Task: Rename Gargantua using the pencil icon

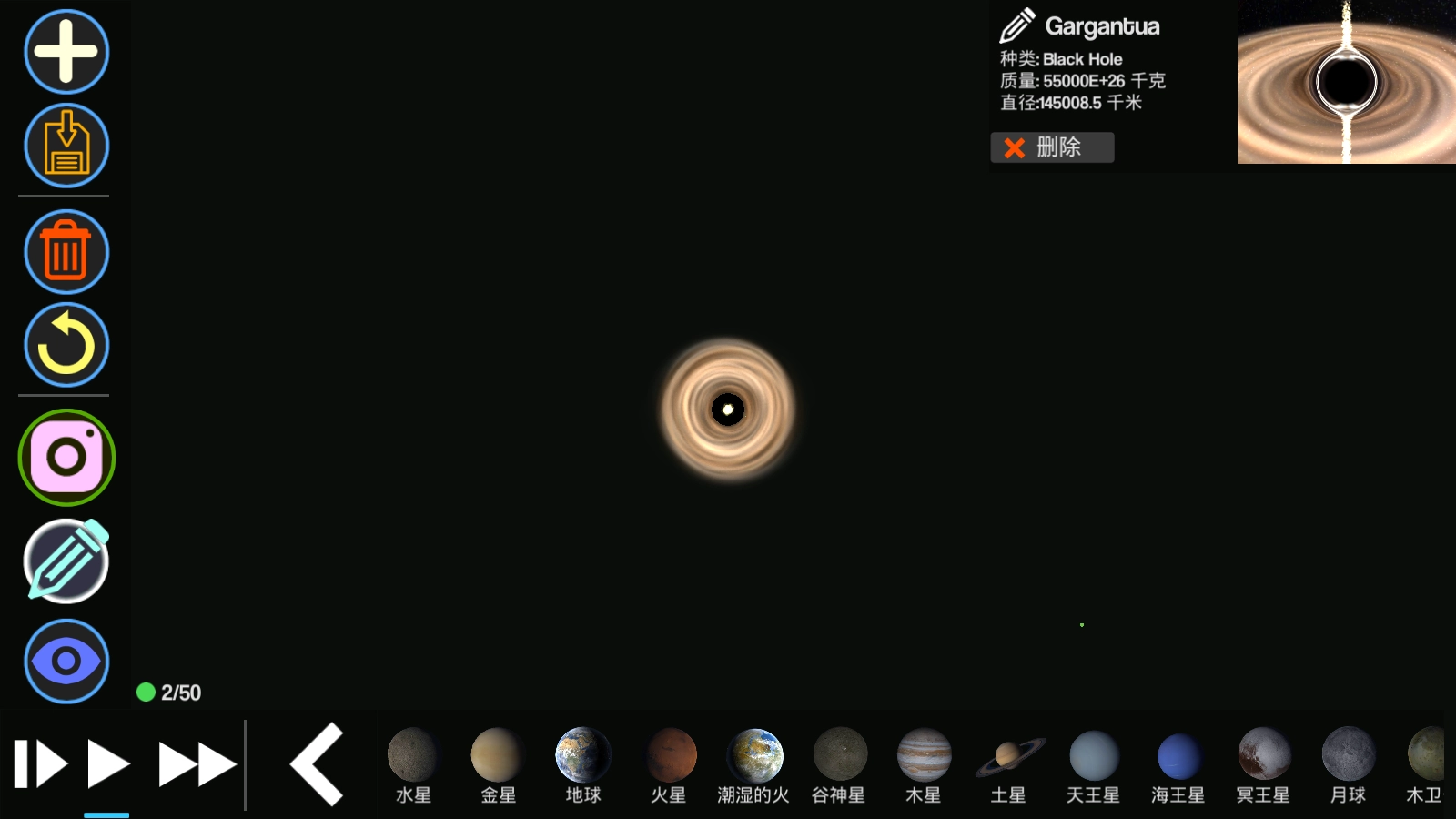Action: click(1019, 26)
